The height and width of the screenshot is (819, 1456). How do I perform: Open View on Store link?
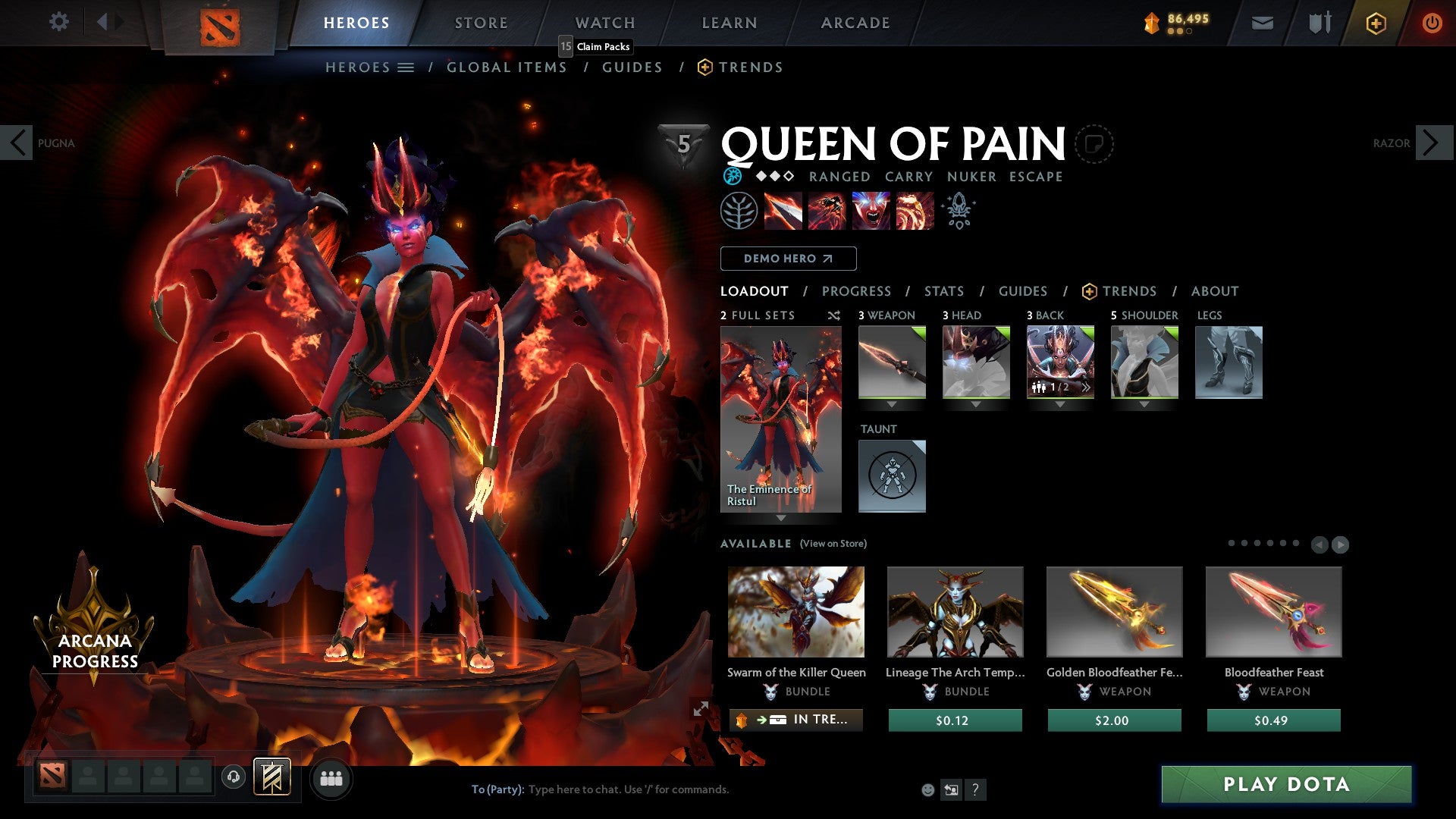tap(833, 544)
